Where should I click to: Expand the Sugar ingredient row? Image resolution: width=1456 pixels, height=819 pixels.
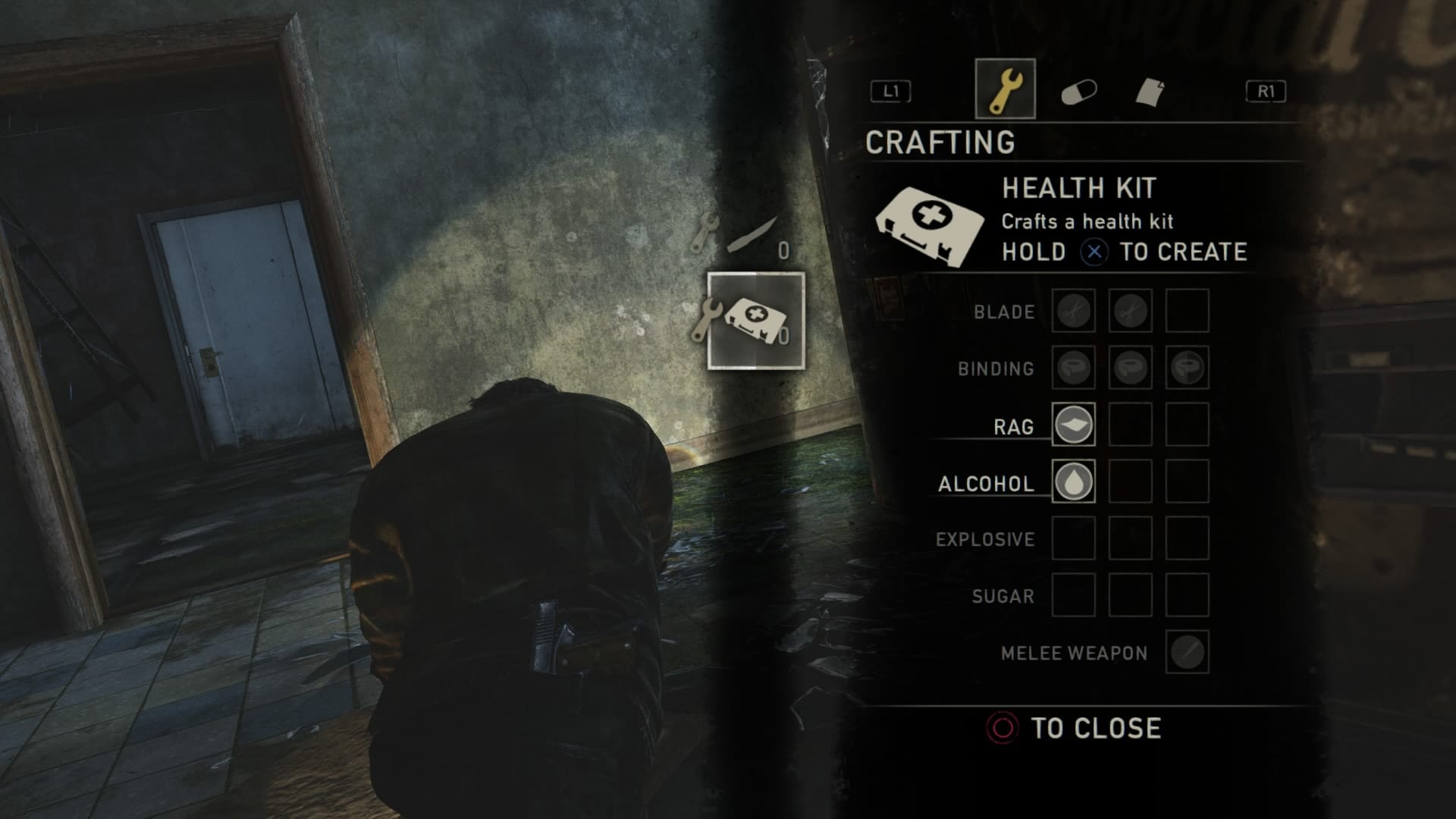click(x=1003, y=597)
